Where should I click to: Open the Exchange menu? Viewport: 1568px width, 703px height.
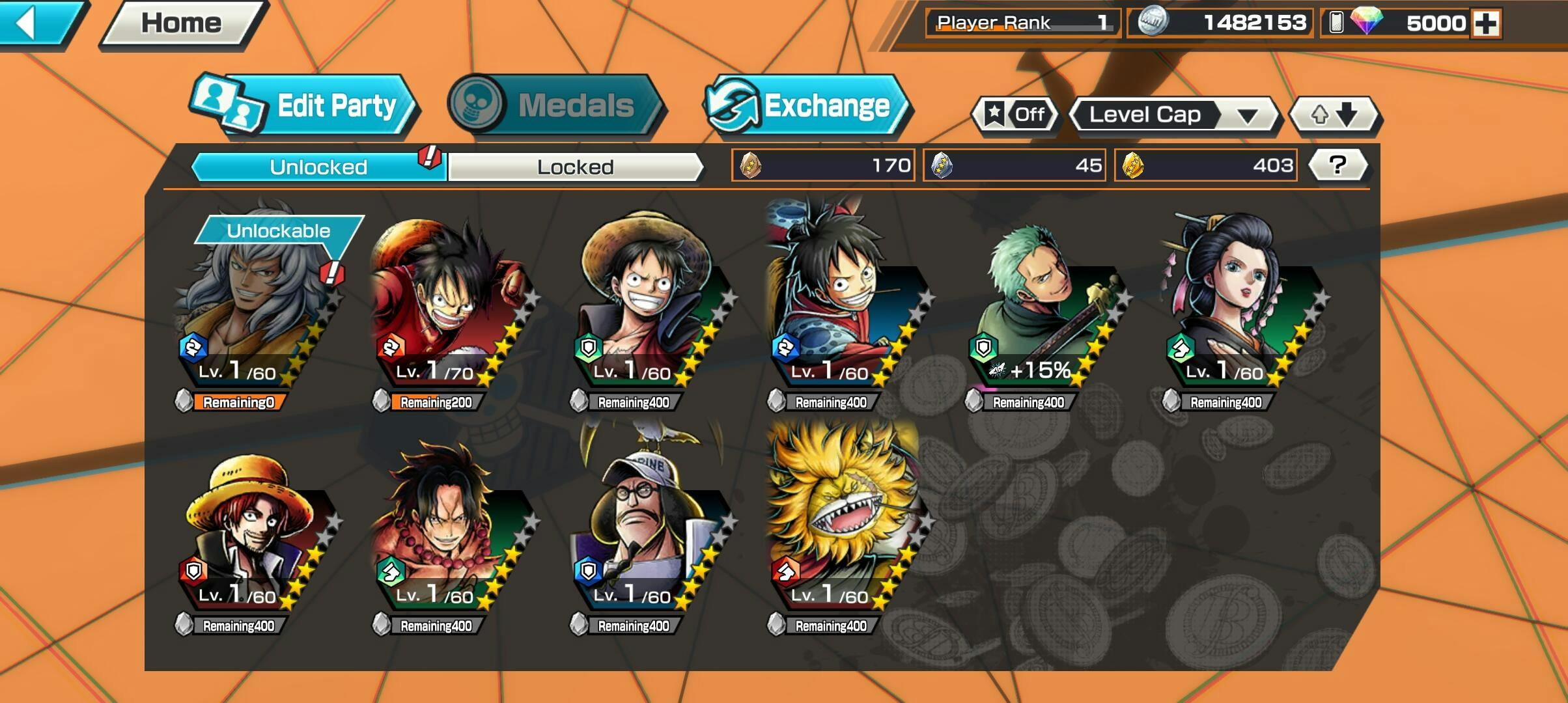click(x=807, y=105)
